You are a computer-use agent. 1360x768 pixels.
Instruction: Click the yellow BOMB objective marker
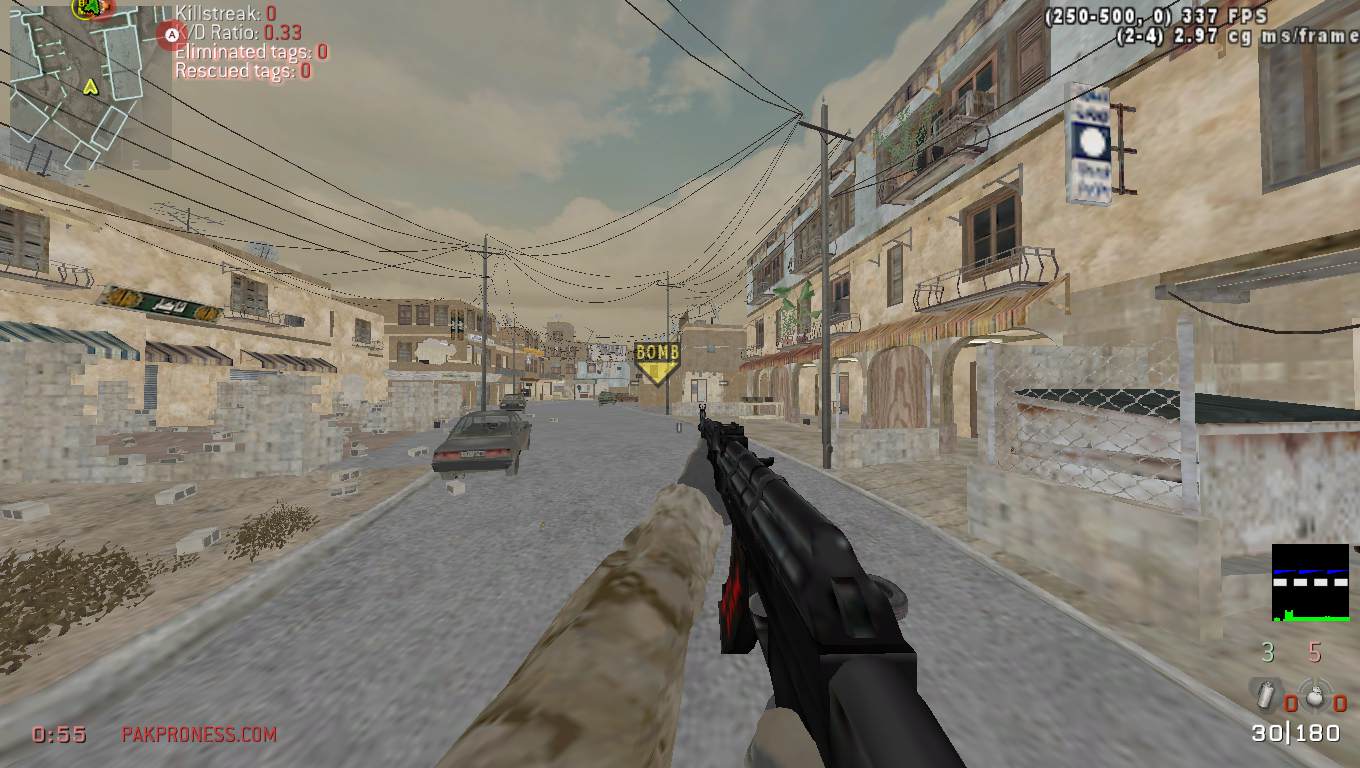click(x=657, y=363)
